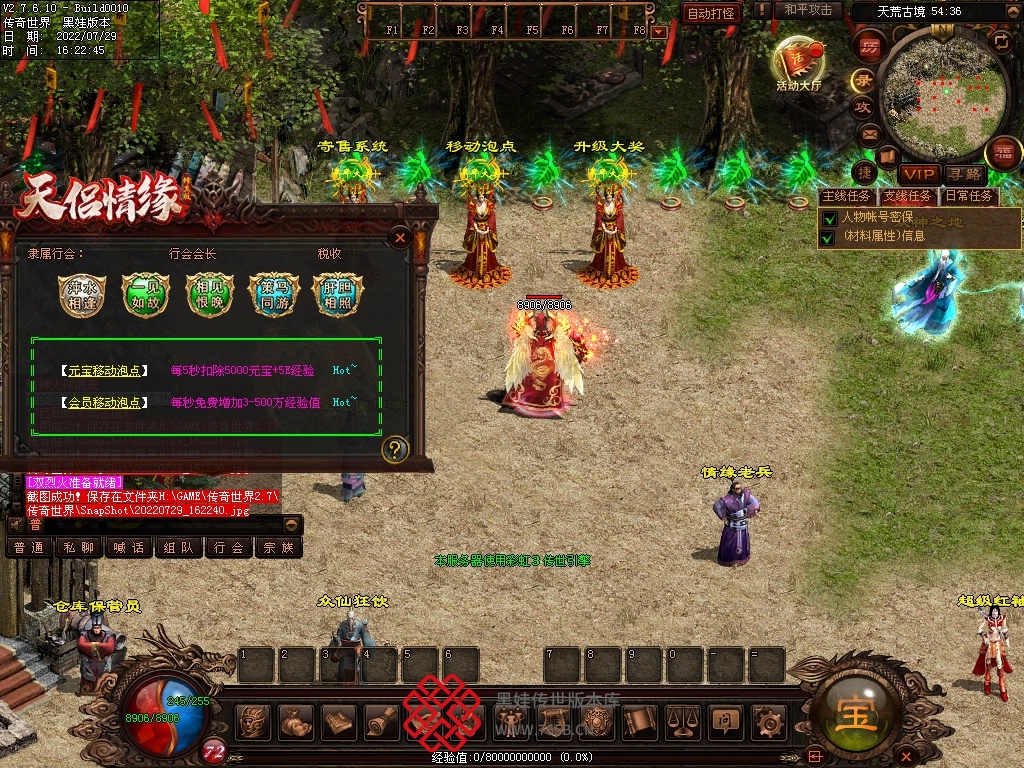Open the VIP panel button

click(918, 174)
